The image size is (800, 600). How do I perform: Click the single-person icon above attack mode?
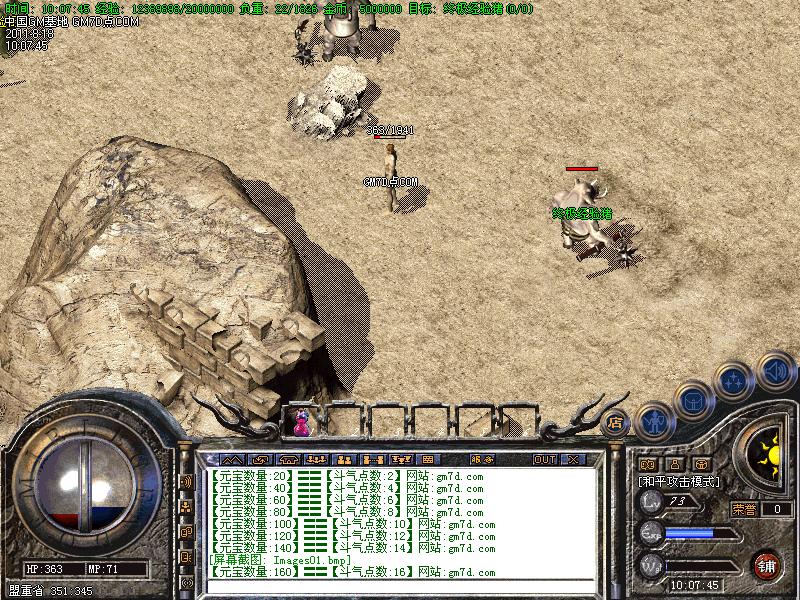[x=674, y=464]
